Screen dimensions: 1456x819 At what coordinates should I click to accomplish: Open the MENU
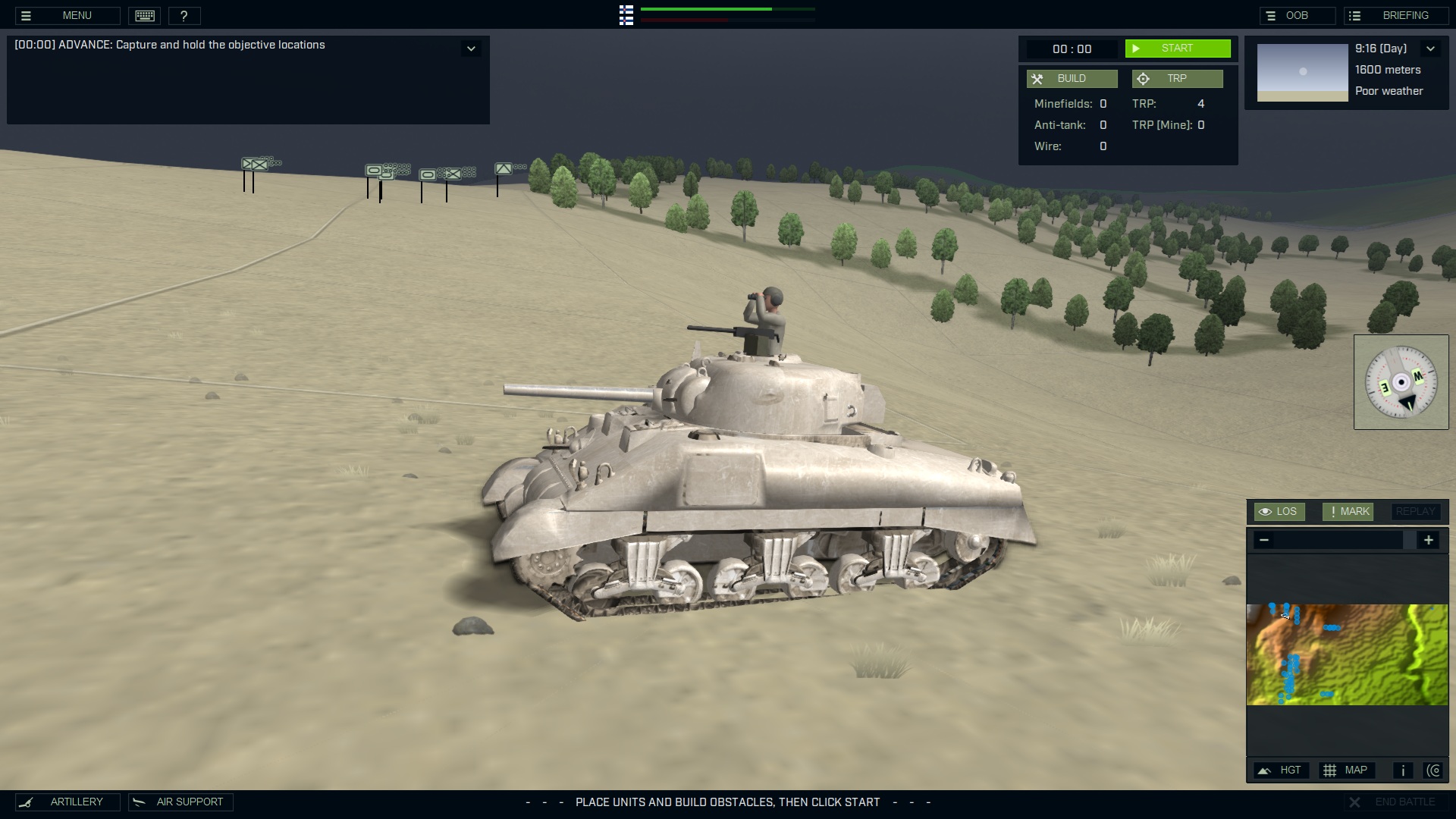[x=67, y=15]
